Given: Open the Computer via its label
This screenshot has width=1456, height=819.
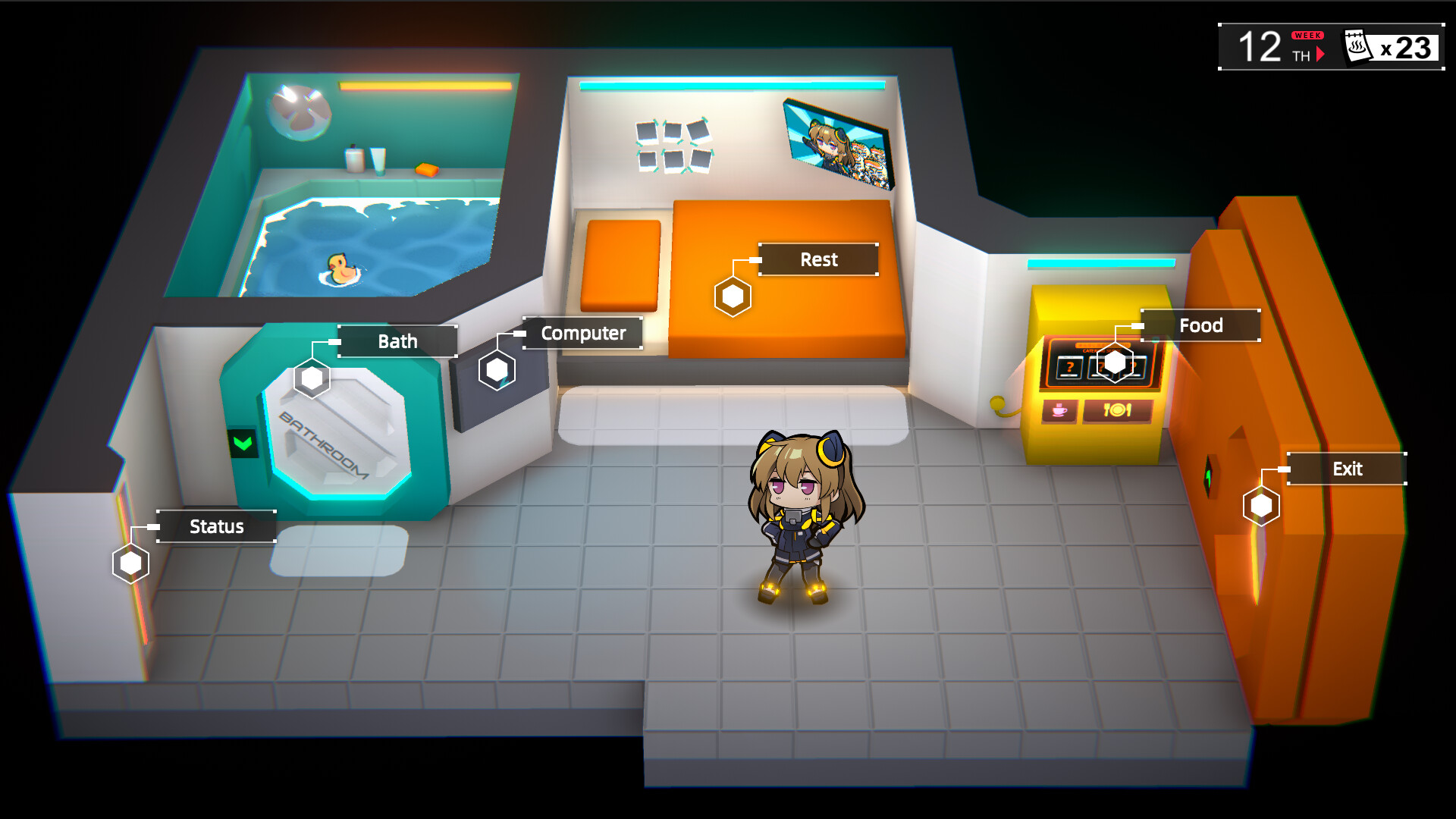Looking at the screenshot, I should [x=583, y=332].
